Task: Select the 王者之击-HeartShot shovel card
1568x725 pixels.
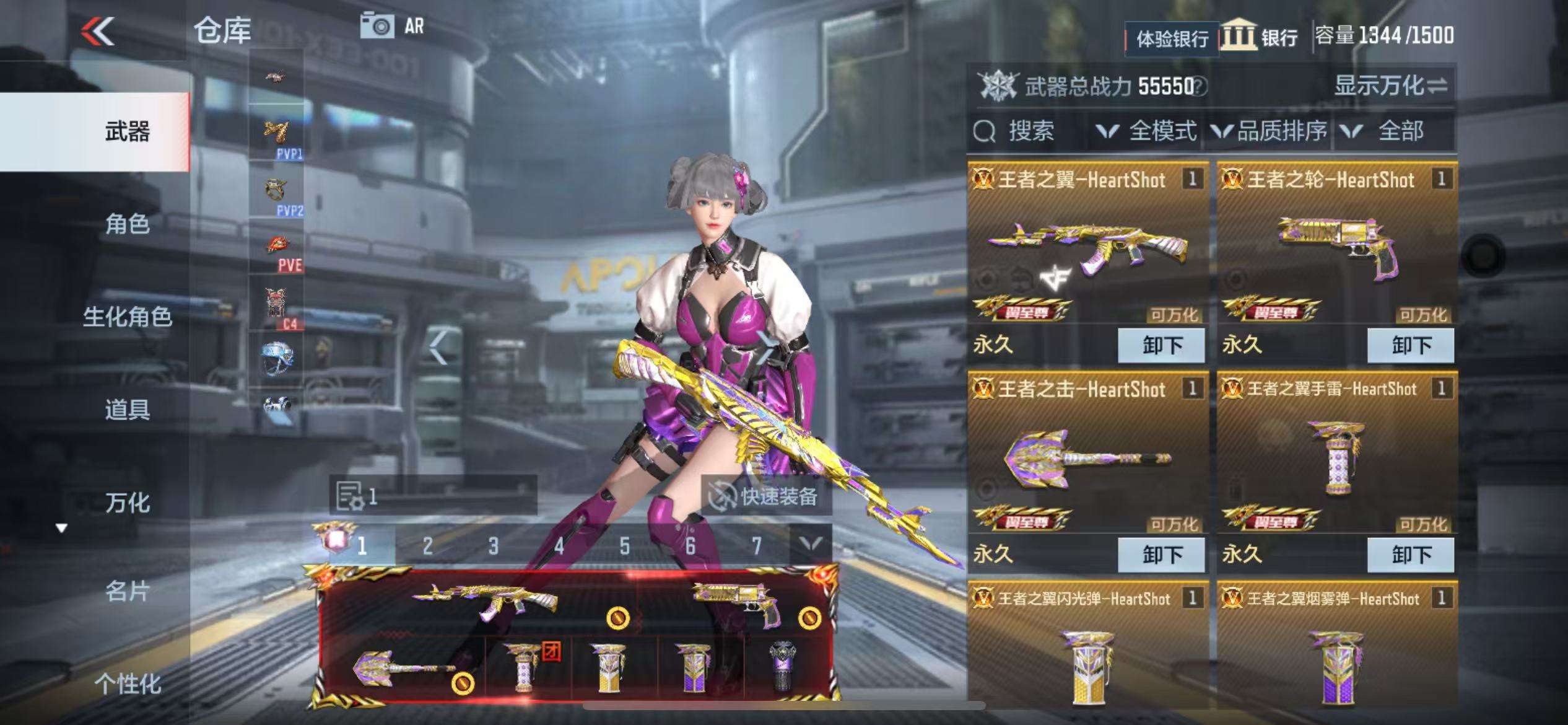Action: (1087, 457)
